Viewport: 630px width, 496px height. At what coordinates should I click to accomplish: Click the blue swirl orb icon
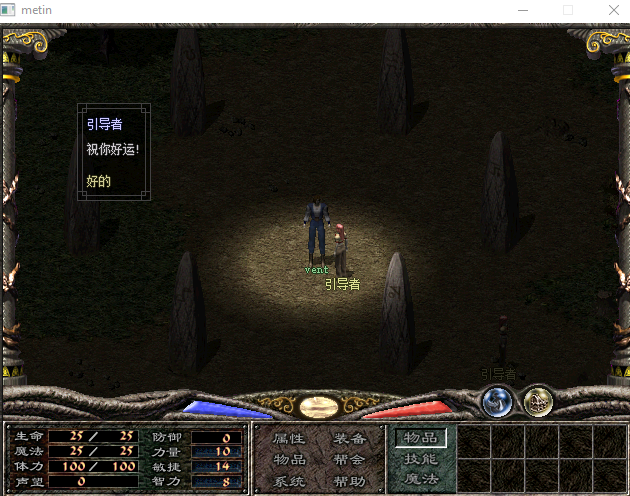coord(497,401)
